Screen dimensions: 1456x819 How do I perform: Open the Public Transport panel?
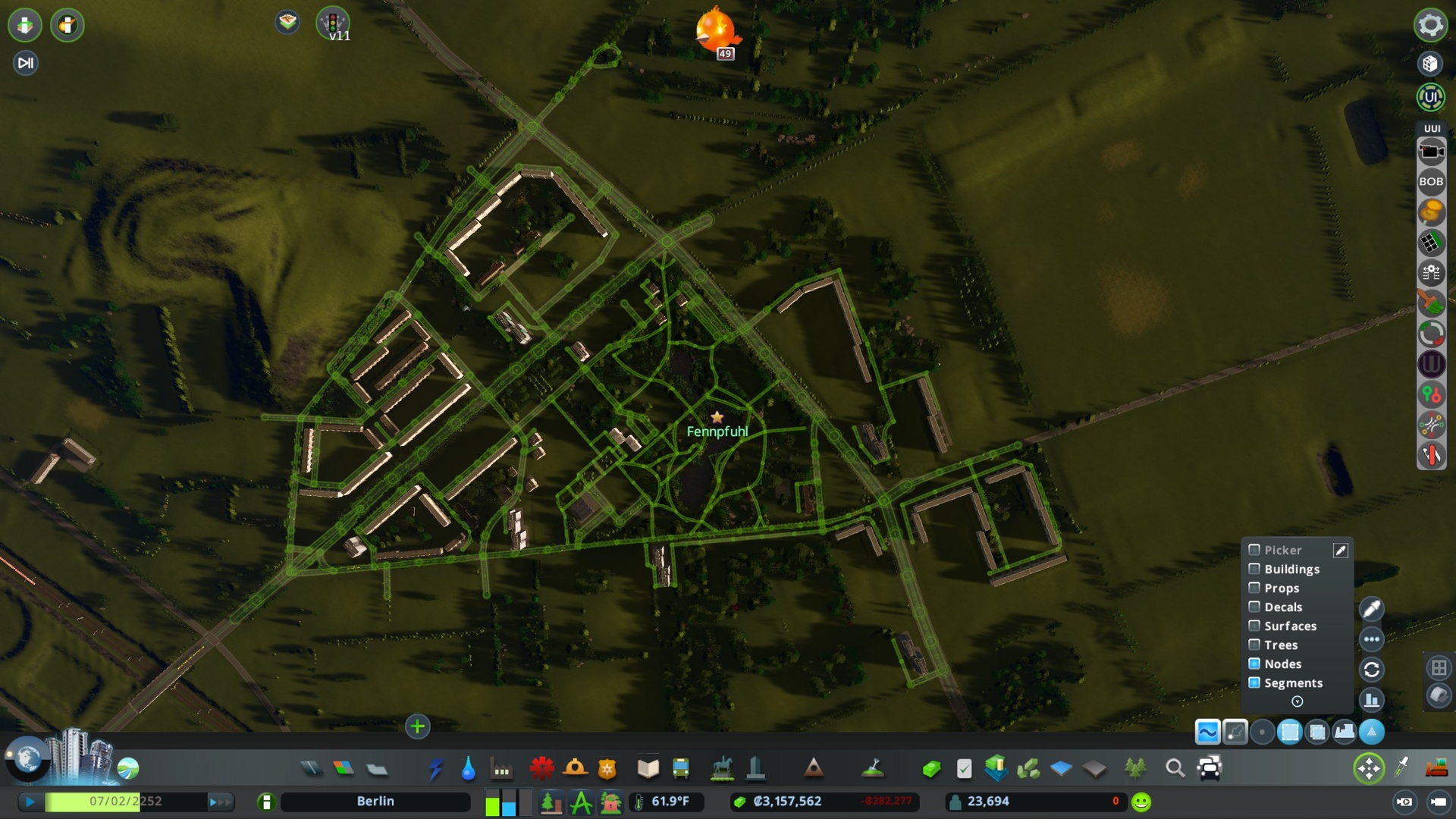[679, 768]
